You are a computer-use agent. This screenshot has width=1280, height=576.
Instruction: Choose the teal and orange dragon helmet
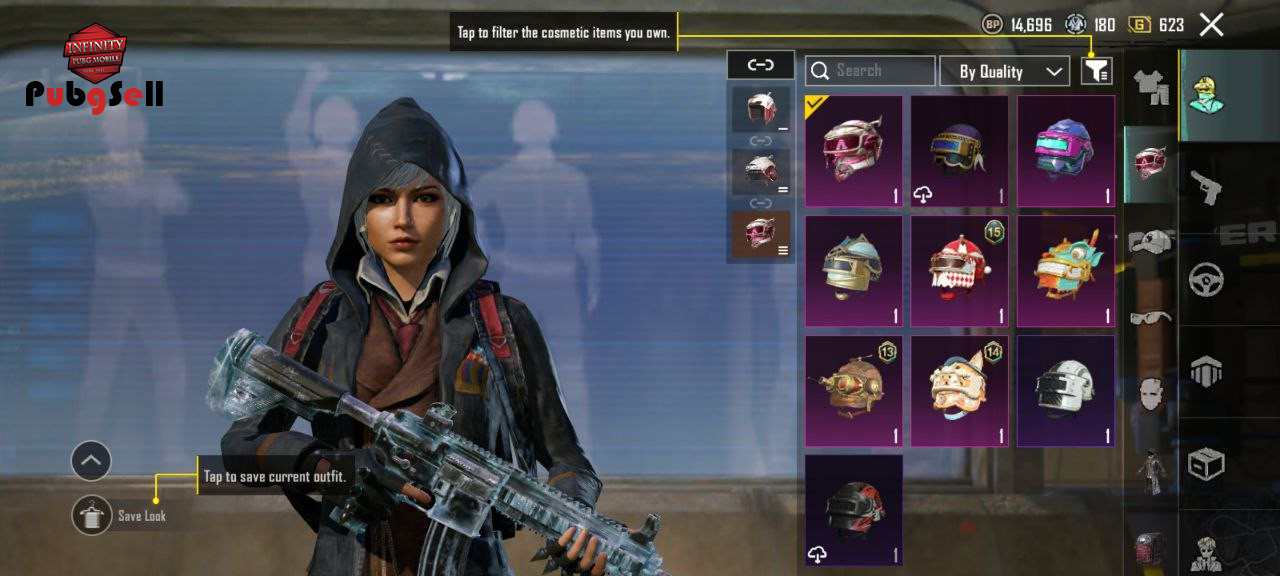1065,271
